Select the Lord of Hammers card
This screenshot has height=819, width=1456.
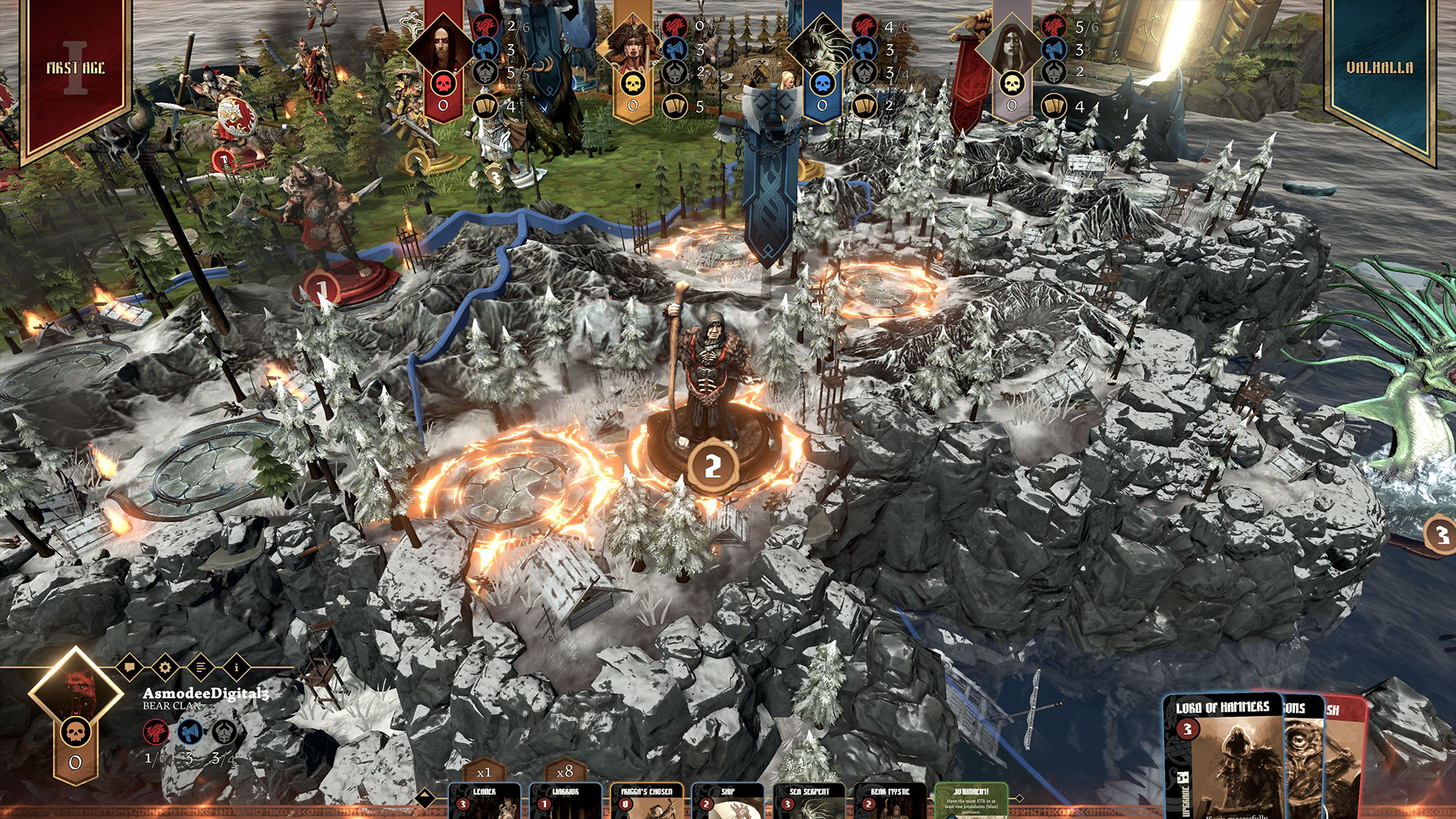point(1222,758)
